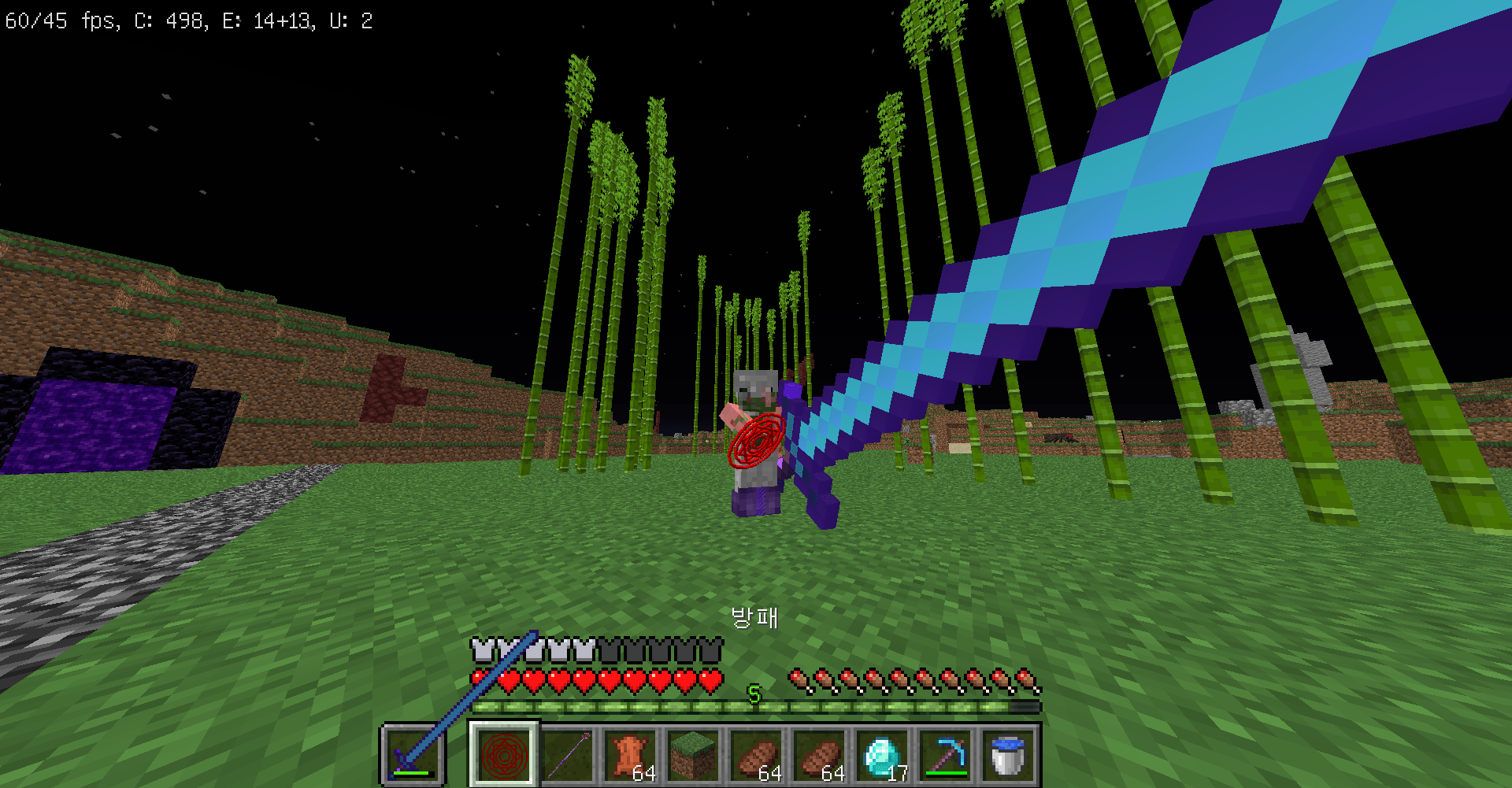This screenshot has height=788, width=1512.
Task: Click the milk bucket in the last hotbar slot
Action: tap(1008, 756)
